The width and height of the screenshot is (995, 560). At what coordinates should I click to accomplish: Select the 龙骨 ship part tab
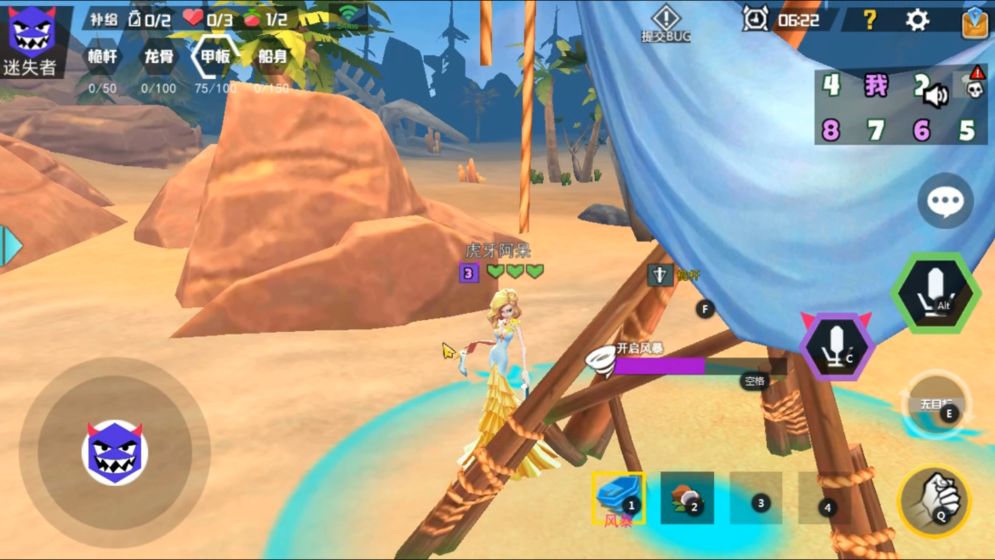(x=159, y=57)
